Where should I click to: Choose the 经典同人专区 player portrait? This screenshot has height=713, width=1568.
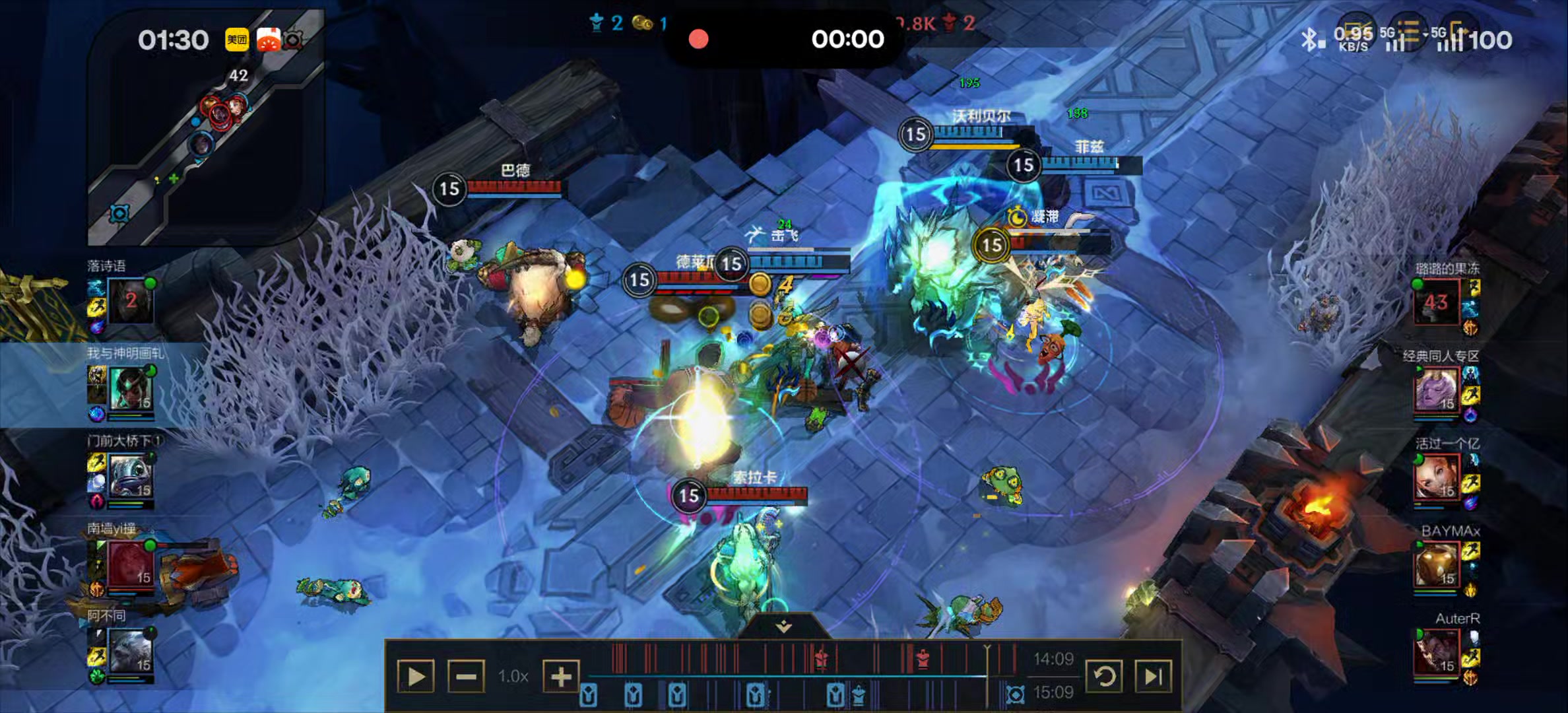pyautogui.click(x=1436, y=390)
